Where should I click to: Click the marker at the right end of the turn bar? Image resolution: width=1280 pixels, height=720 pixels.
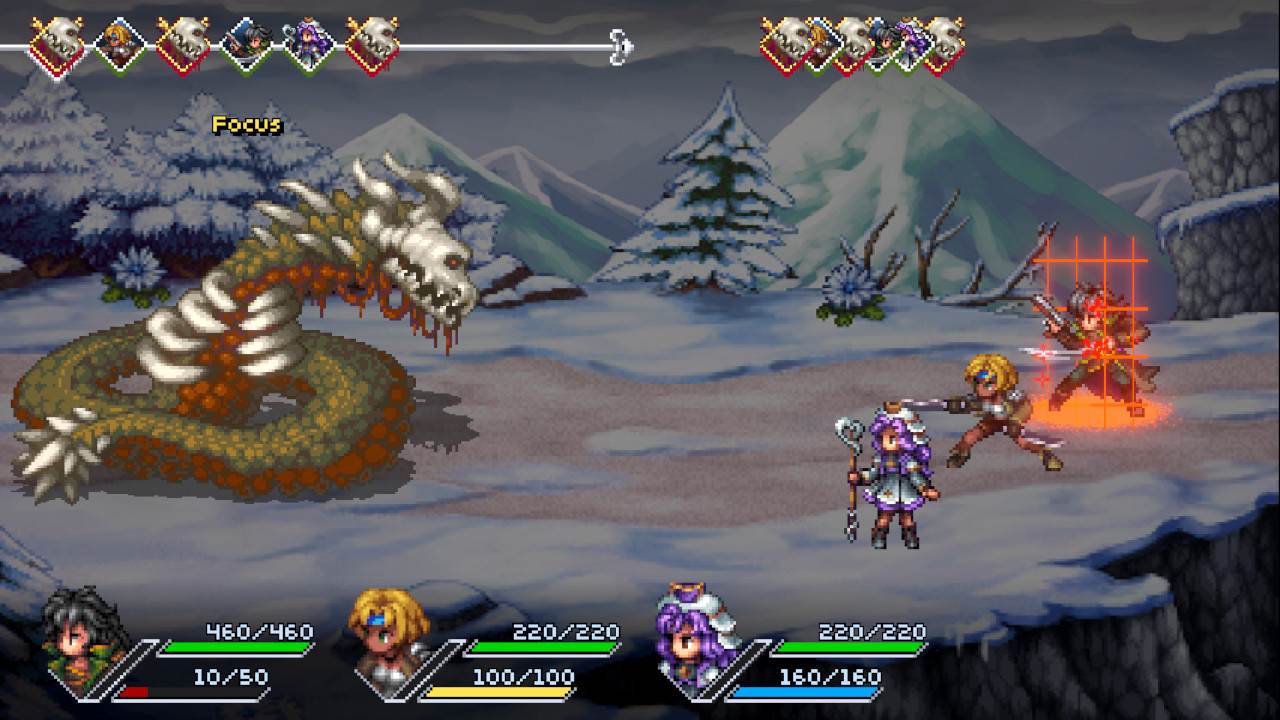pyautogui.click(x=620, y=45)
